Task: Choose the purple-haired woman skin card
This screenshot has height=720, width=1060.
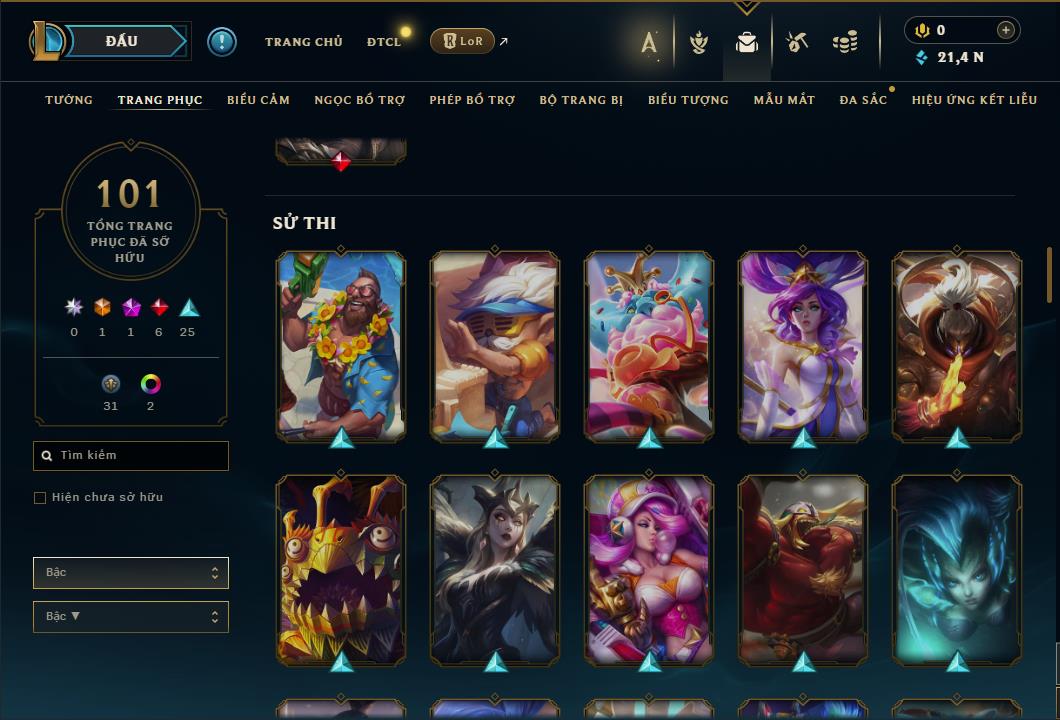Action: tap(803, 345)
